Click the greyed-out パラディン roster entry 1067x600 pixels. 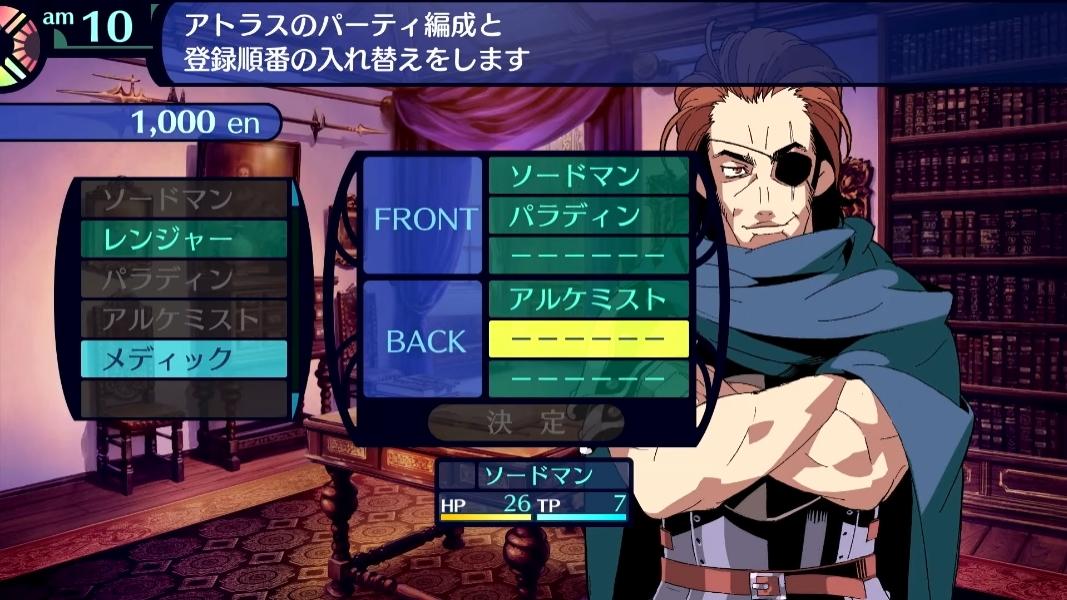[183, 279]
